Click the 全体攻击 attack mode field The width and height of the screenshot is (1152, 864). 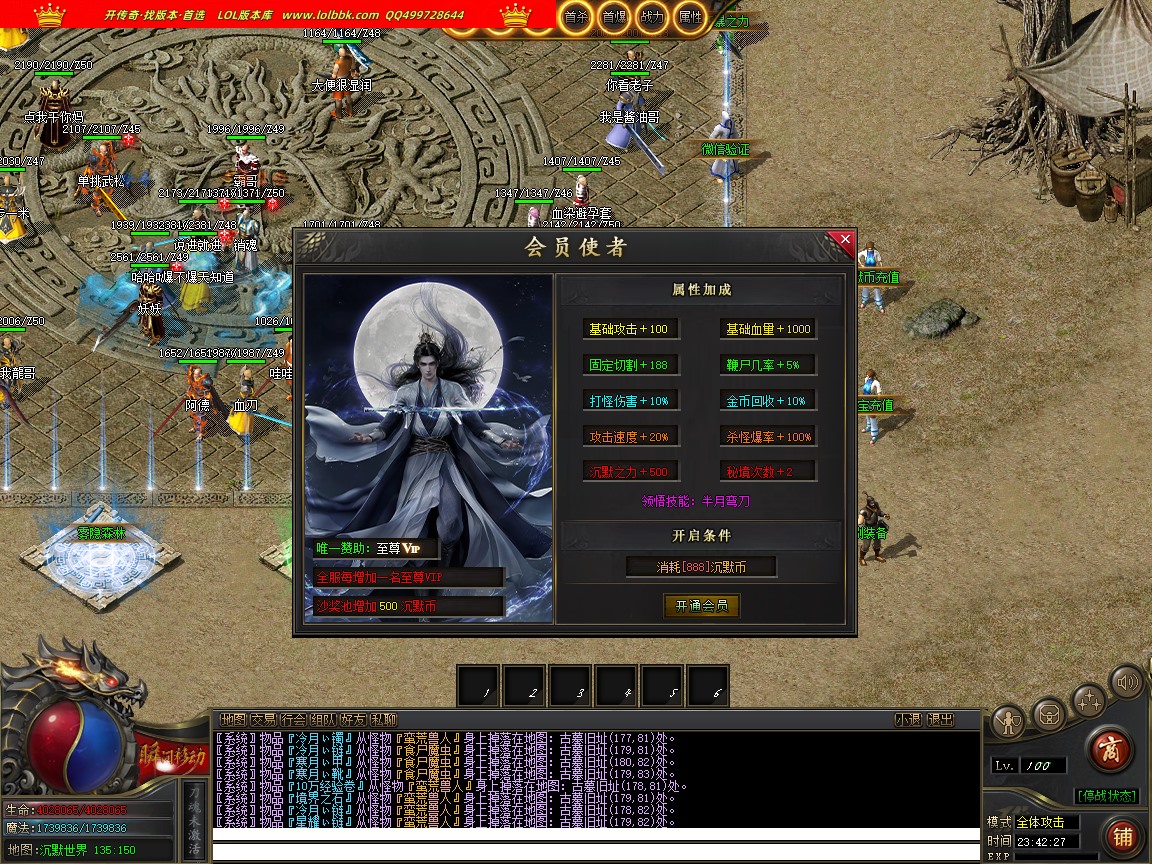[1046, 822]
